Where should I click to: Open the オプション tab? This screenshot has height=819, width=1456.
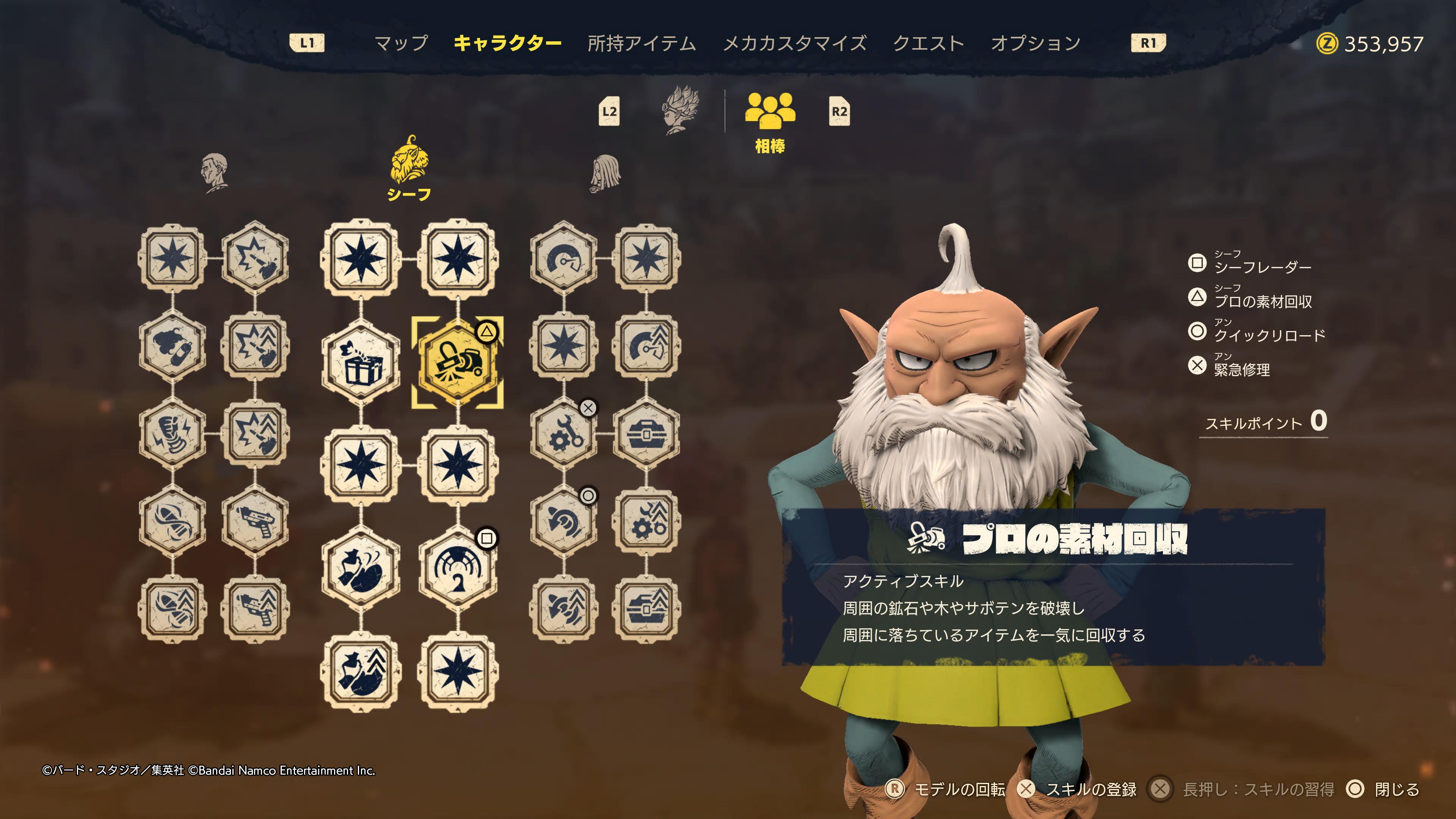coord(1036,44)
